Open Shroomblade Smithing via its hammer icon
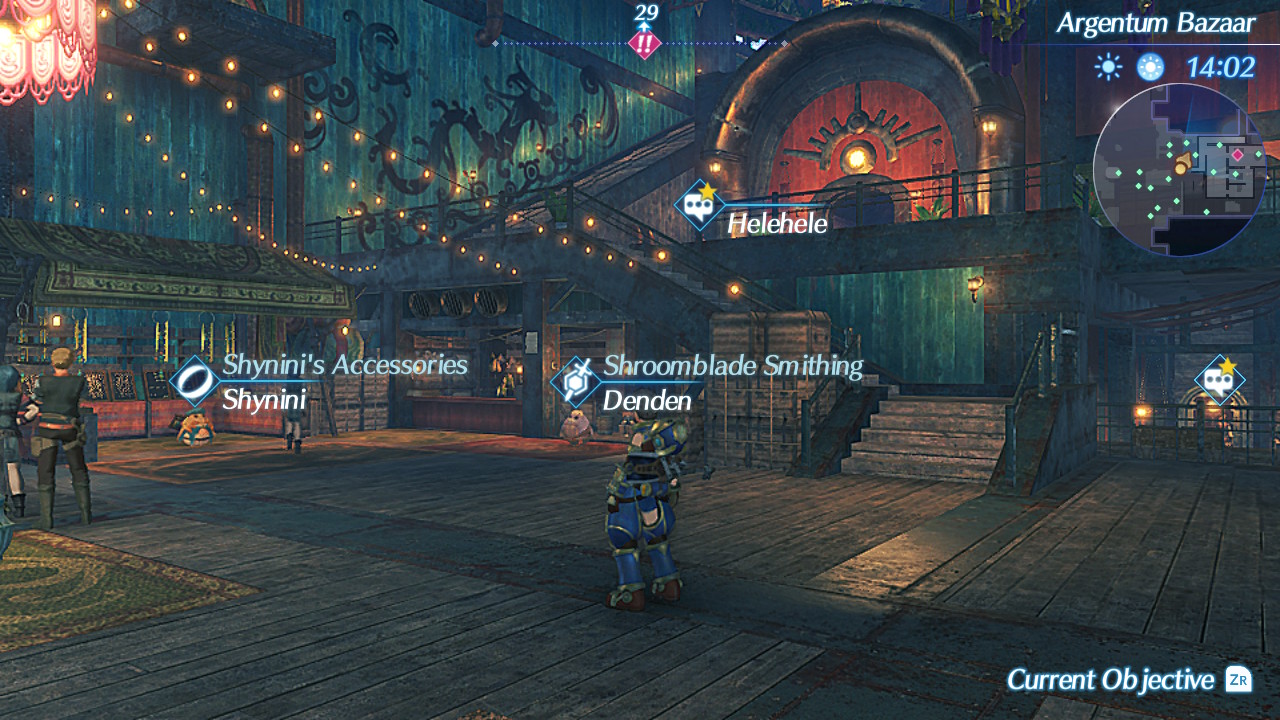Image resolution: width=1280 pixels, height=720 pixels. 574,382
